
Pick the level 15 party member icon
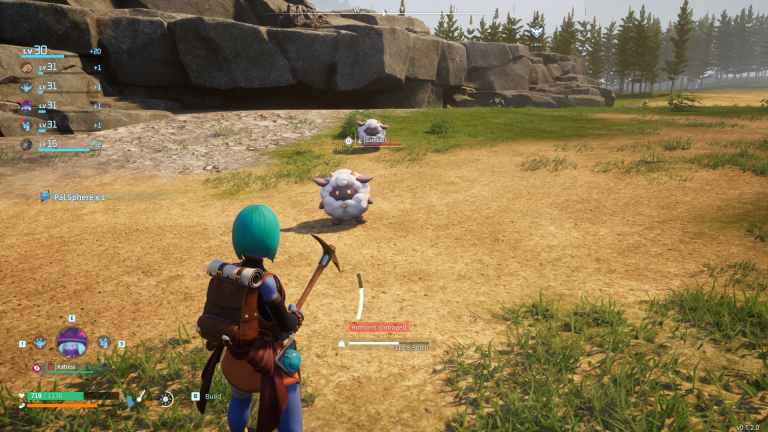click(27, 144)
